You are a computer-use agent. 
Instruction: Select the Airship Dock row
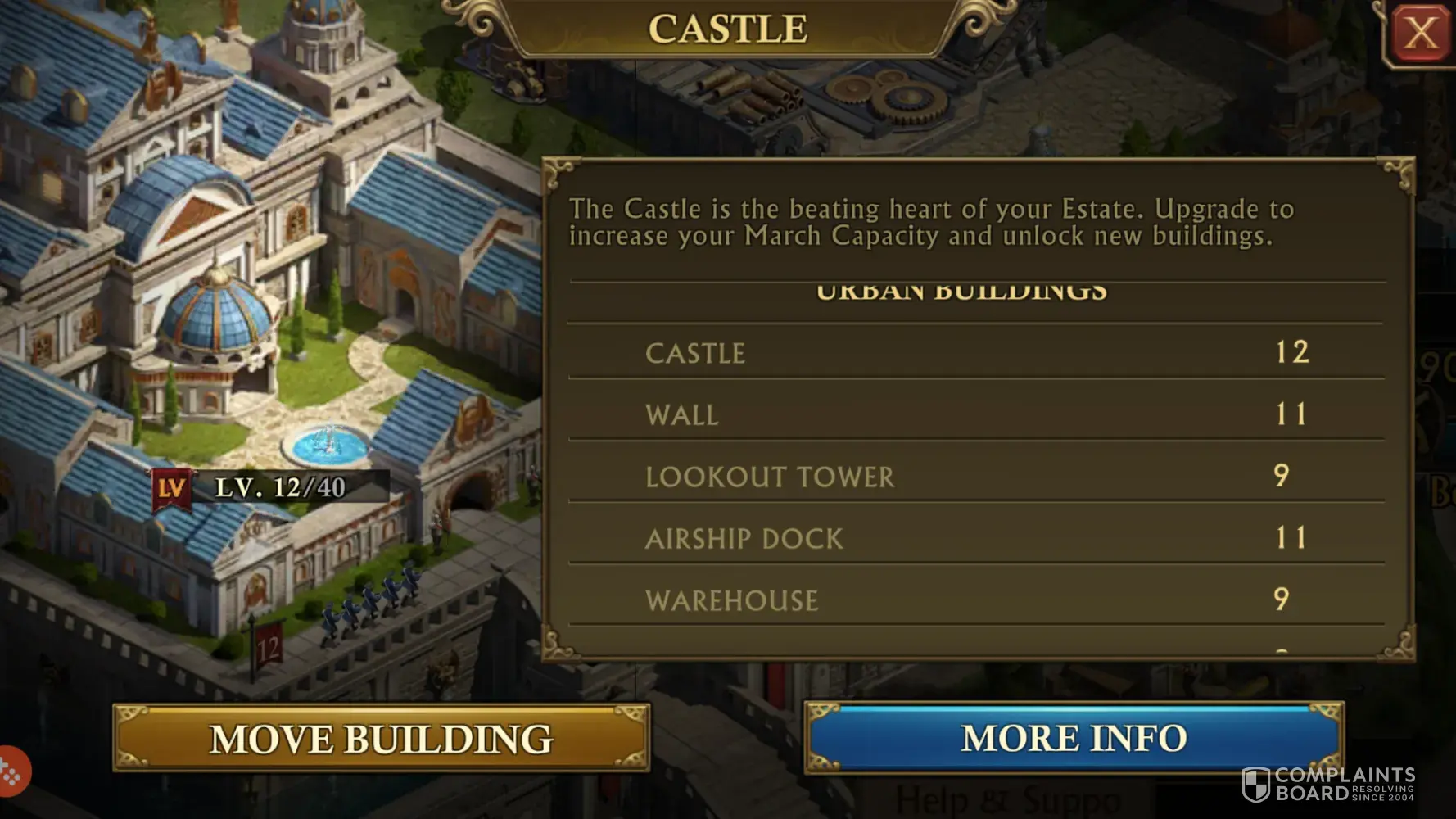click(976, 538)
